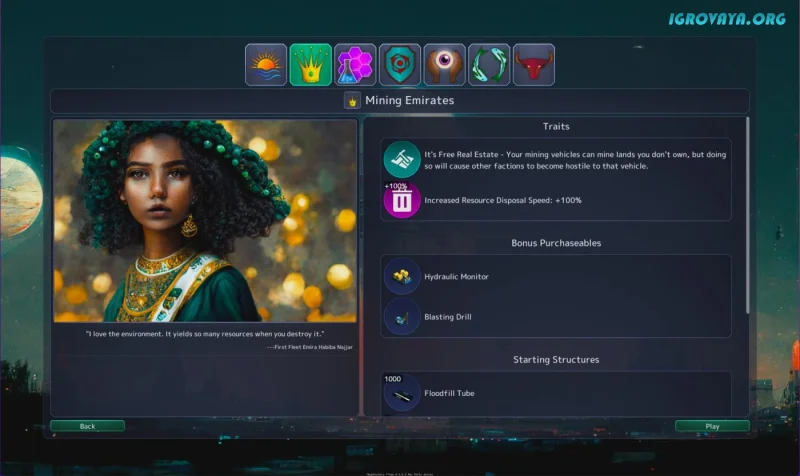The height and width of the screenshot is (476, 800).
Task: Go back with the Back button
Action: click(88, 426)
